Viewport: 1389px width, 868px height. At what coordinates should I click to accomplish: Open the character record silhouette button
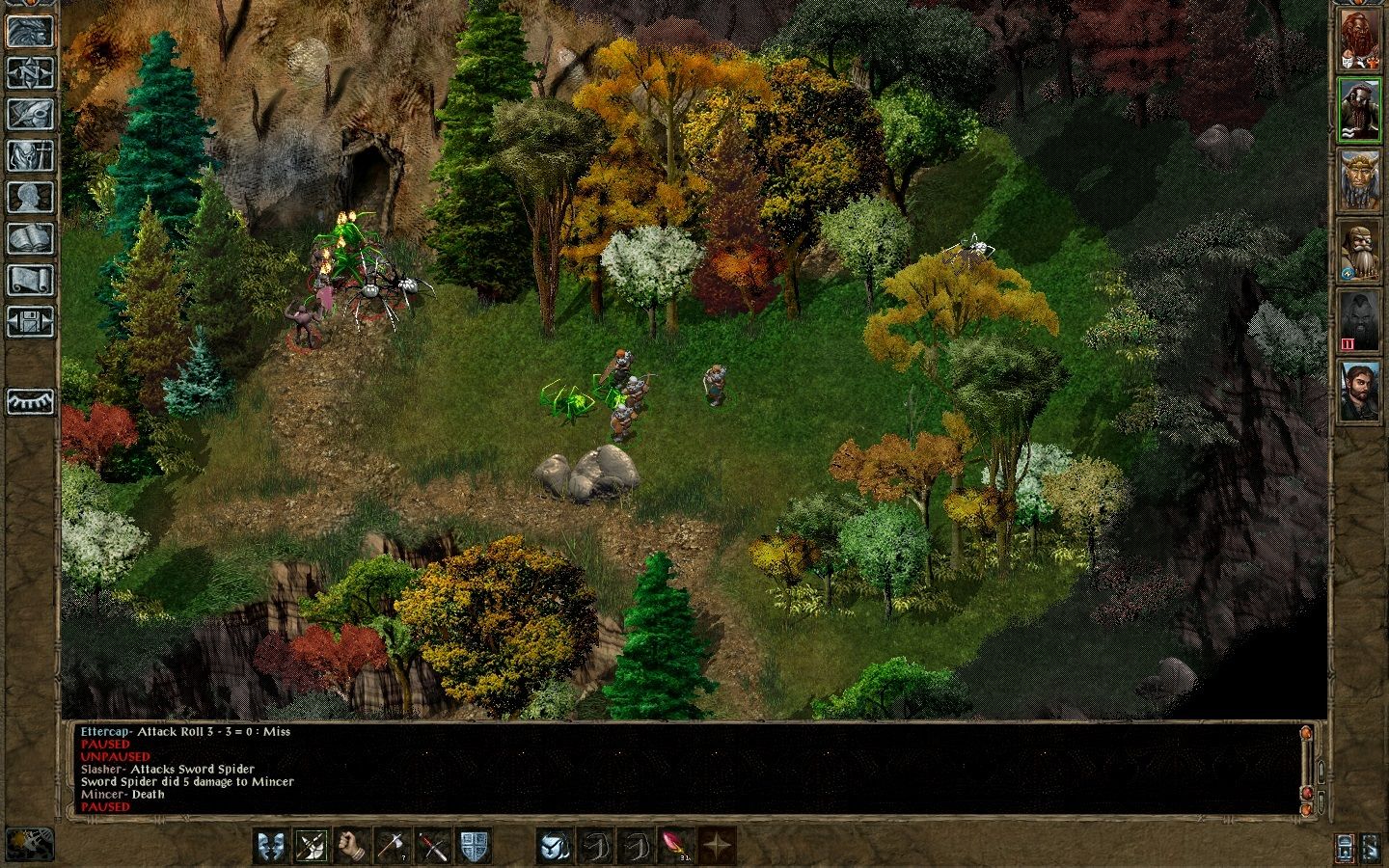tap(30, 197)
